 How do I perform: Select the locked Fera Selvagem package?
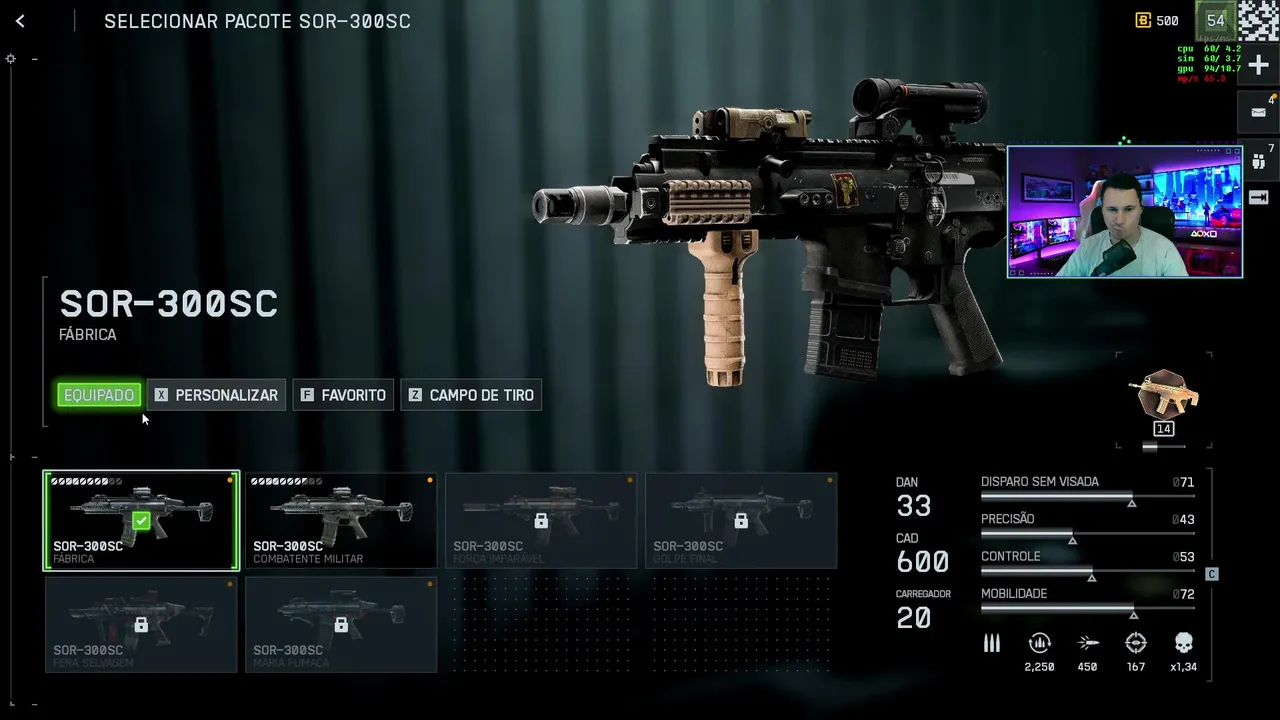pyautogui.click(x=141, y=624)
